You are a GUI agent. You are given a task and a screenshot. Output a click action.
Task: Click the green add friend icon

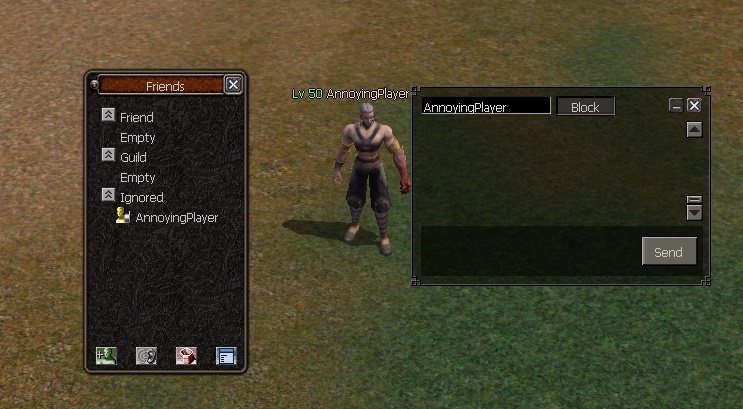click(106, 355)
